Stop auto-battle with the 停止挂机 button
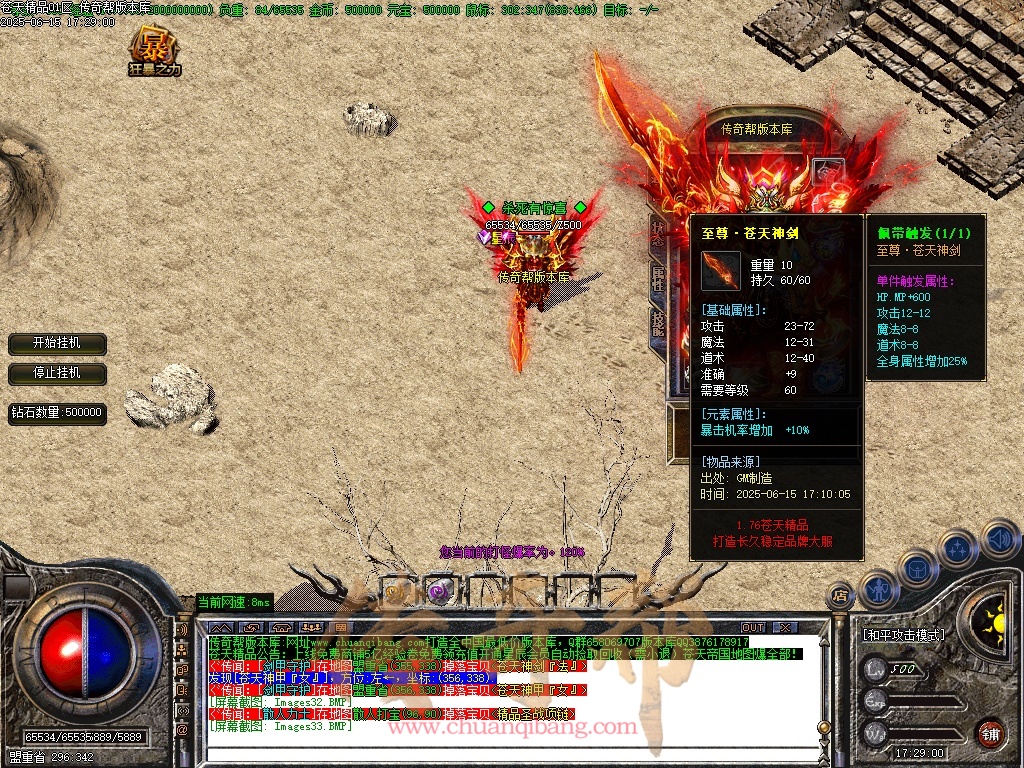Screen dimensions: 1024x768 click(57, 373)
